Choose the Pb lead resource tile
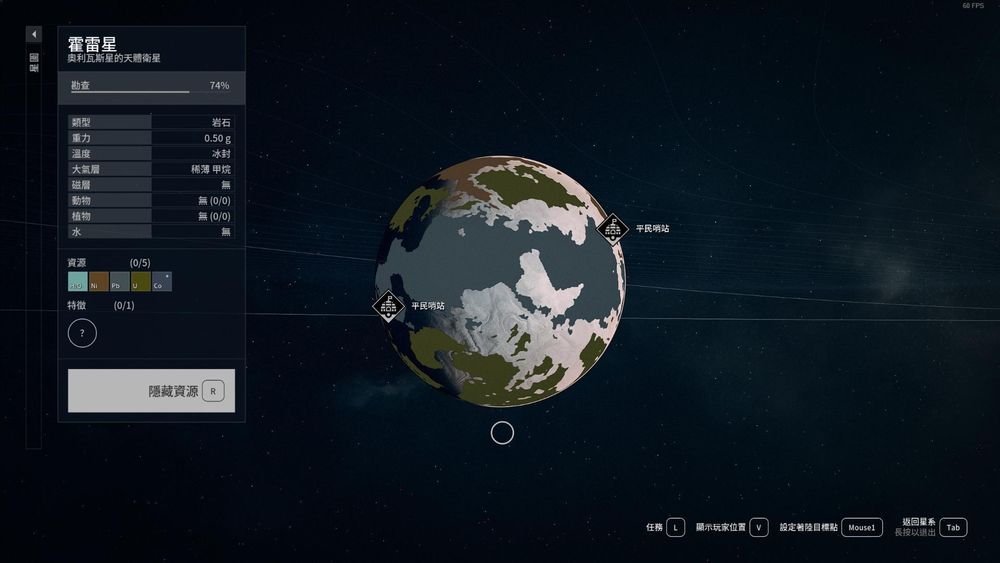 click(120, 282)
